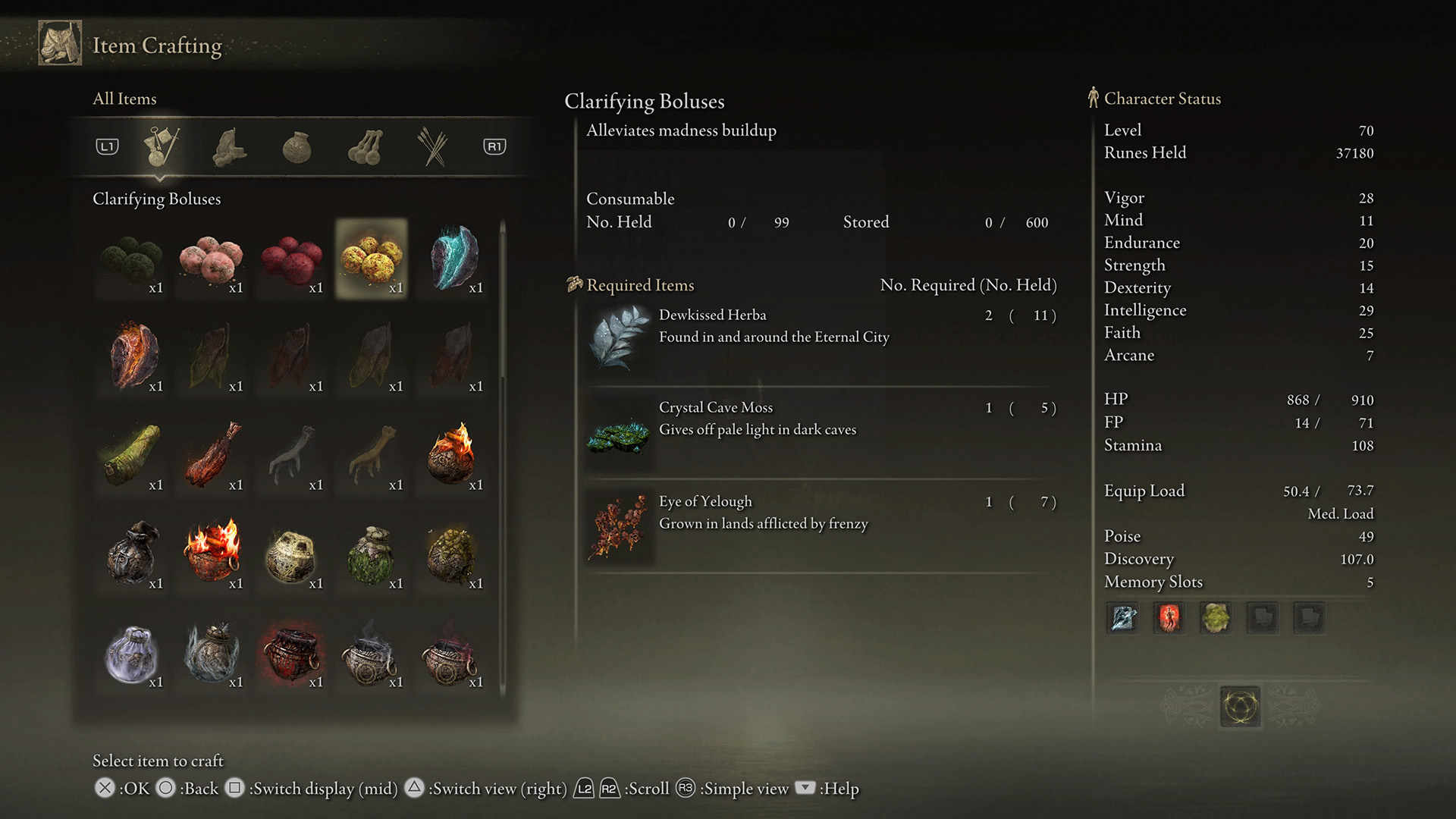The image size is (1456, 819).
Task: Open the grease cloth category tab
Action: pos(229,147)
